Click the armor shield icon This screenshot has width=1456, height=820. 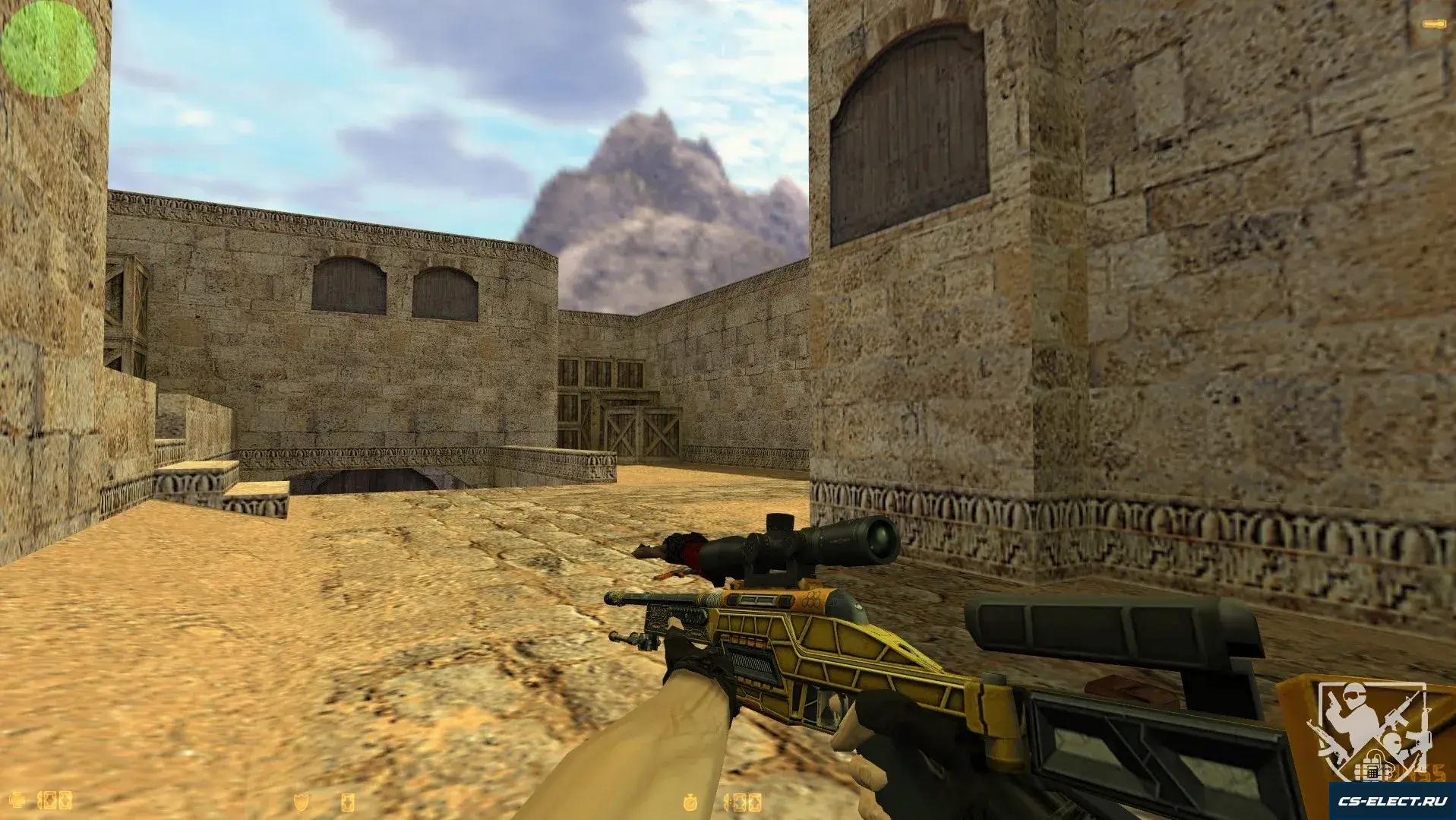302,801
